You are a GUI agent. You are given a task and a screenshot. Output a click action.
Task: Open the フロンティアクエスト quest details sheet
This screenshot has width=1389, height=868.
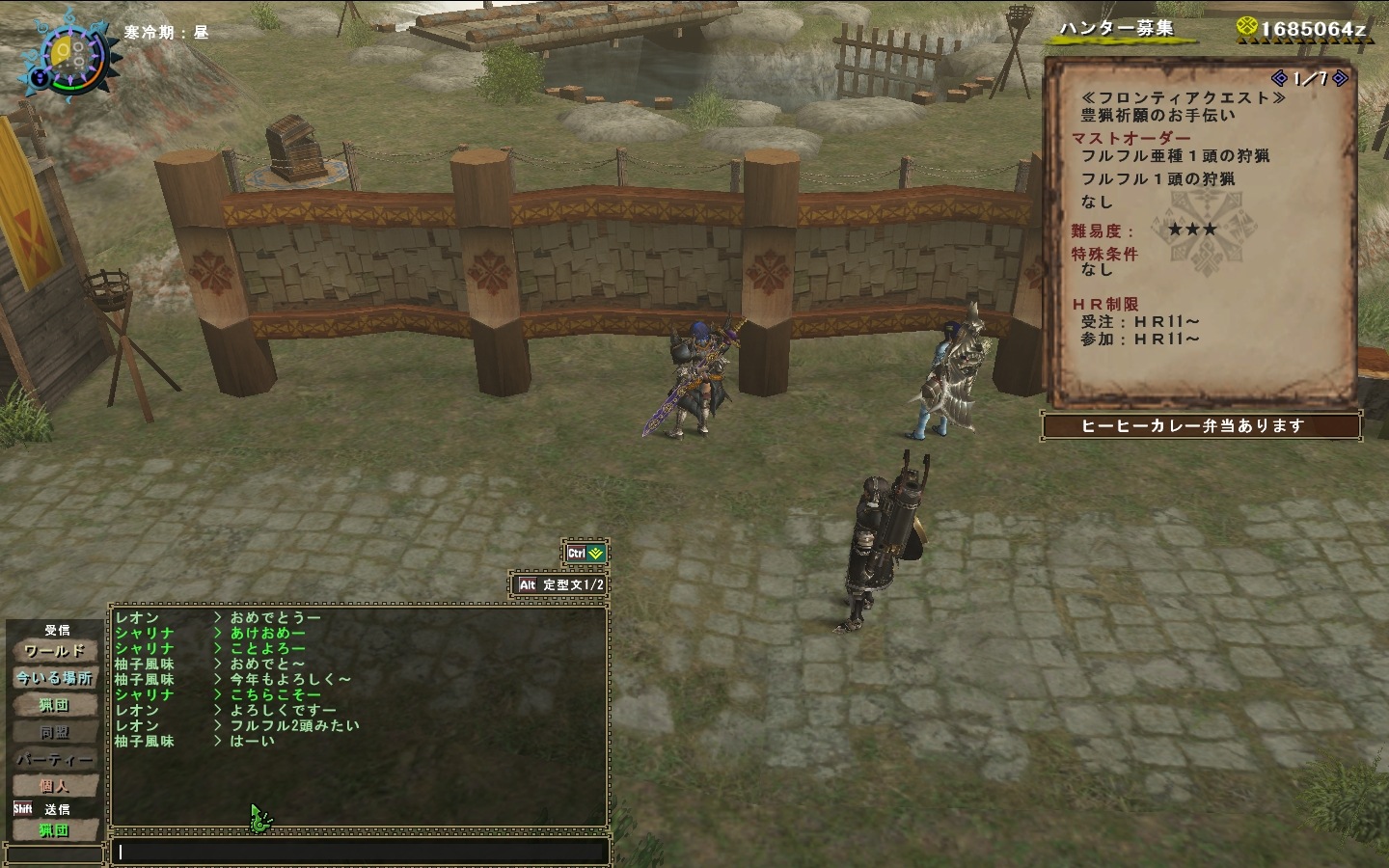coord(1201,231)
